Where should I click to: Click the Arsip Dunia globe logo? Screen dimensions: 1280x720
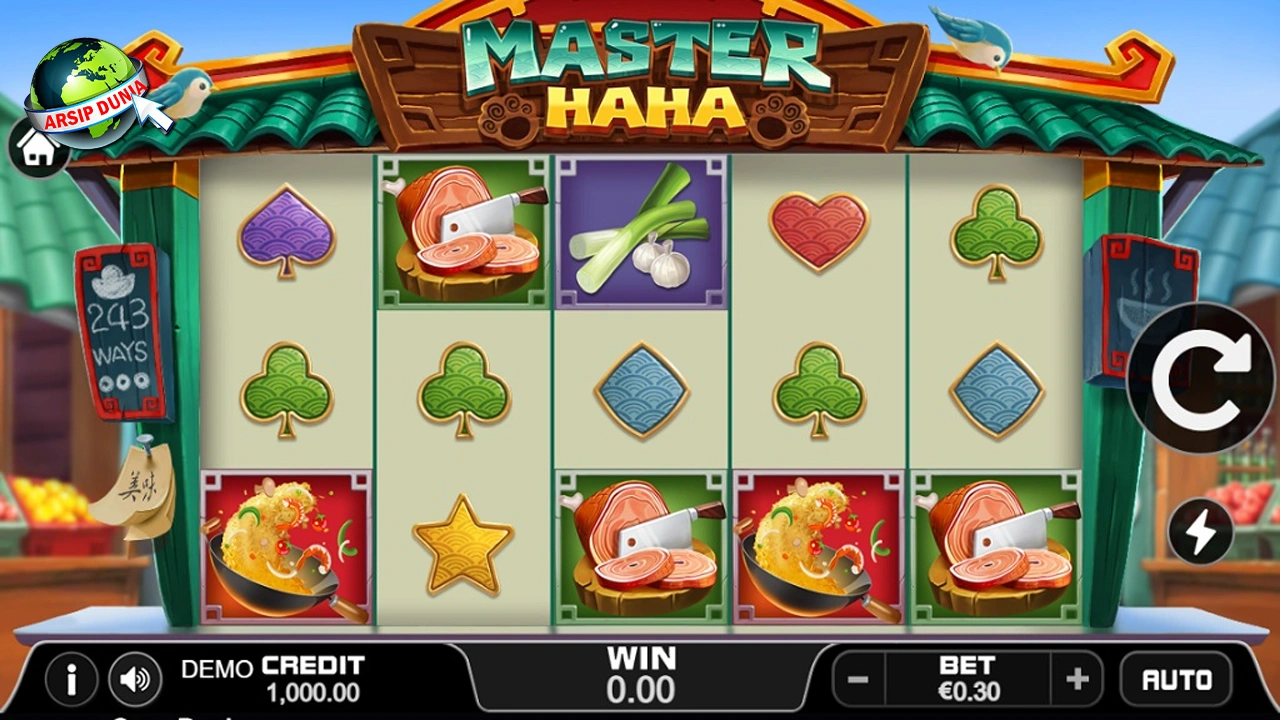(85, 88)
